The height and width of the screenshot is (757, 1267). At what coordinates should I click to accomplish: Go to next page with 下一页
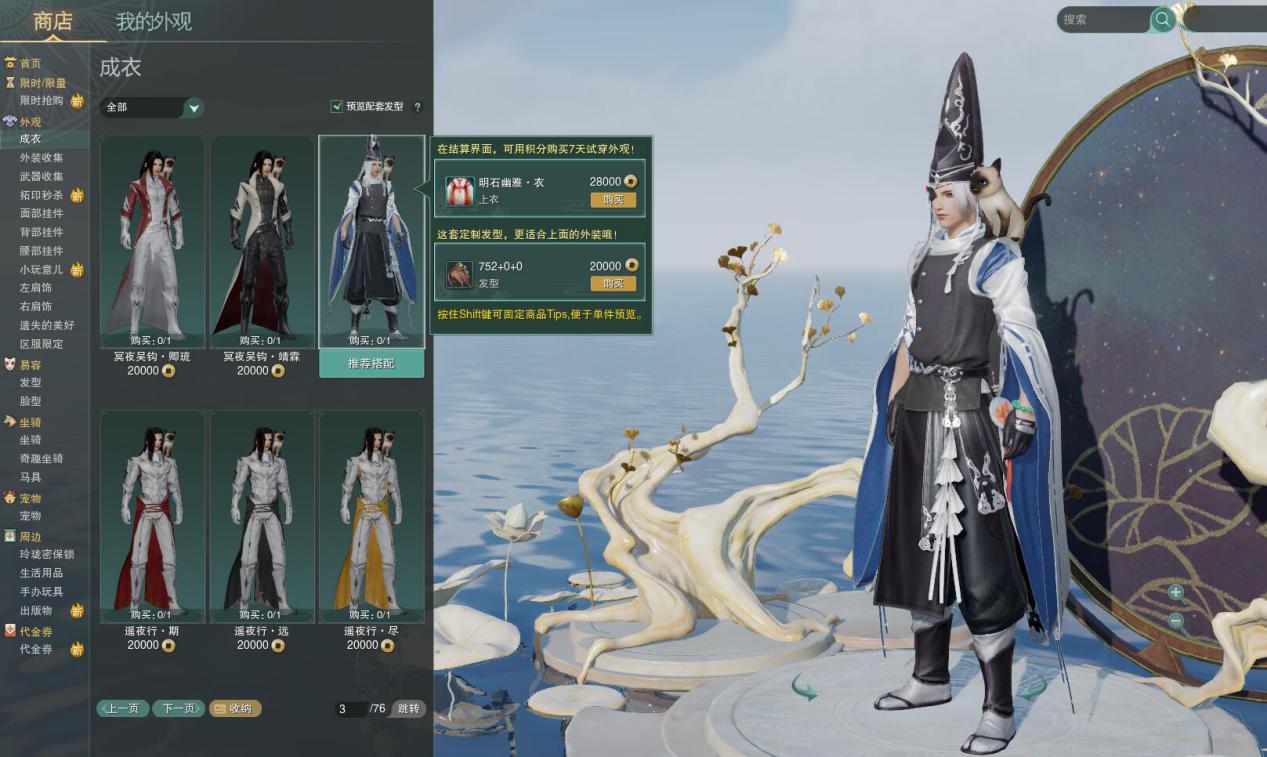[178, 709]
